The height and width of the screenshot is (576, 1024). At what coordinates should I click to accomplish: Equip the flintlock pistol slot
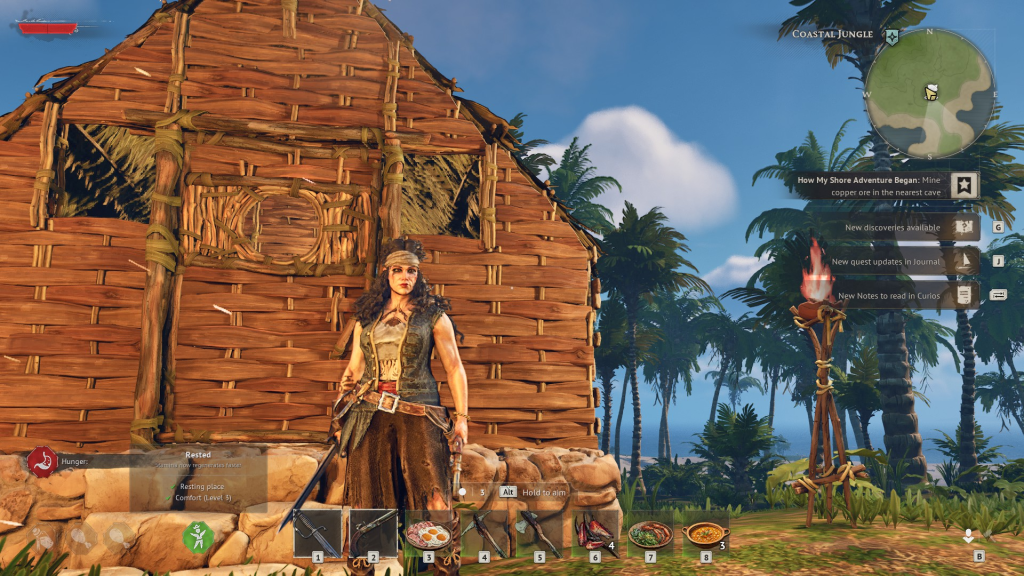click(x=372, y=532)
